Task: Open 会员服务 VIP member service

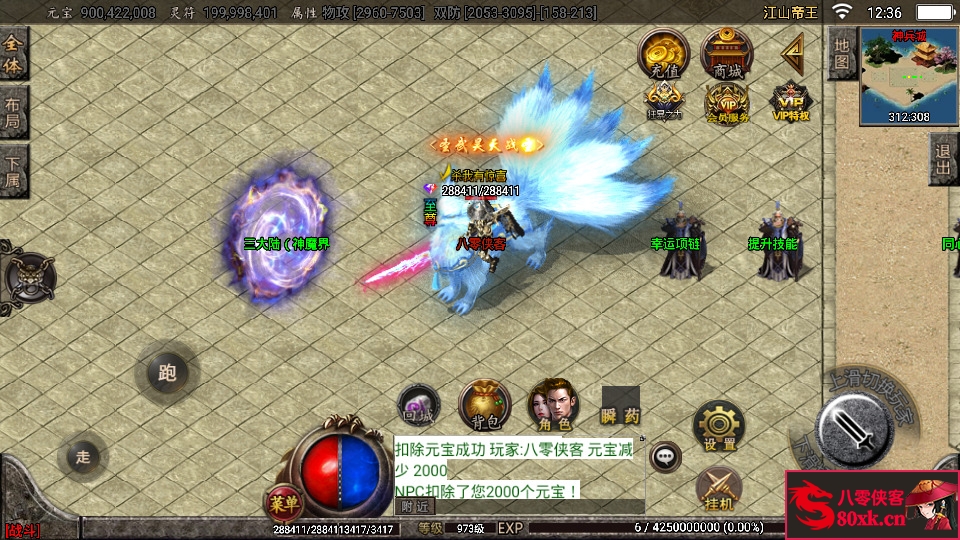Action: point(727,102)
